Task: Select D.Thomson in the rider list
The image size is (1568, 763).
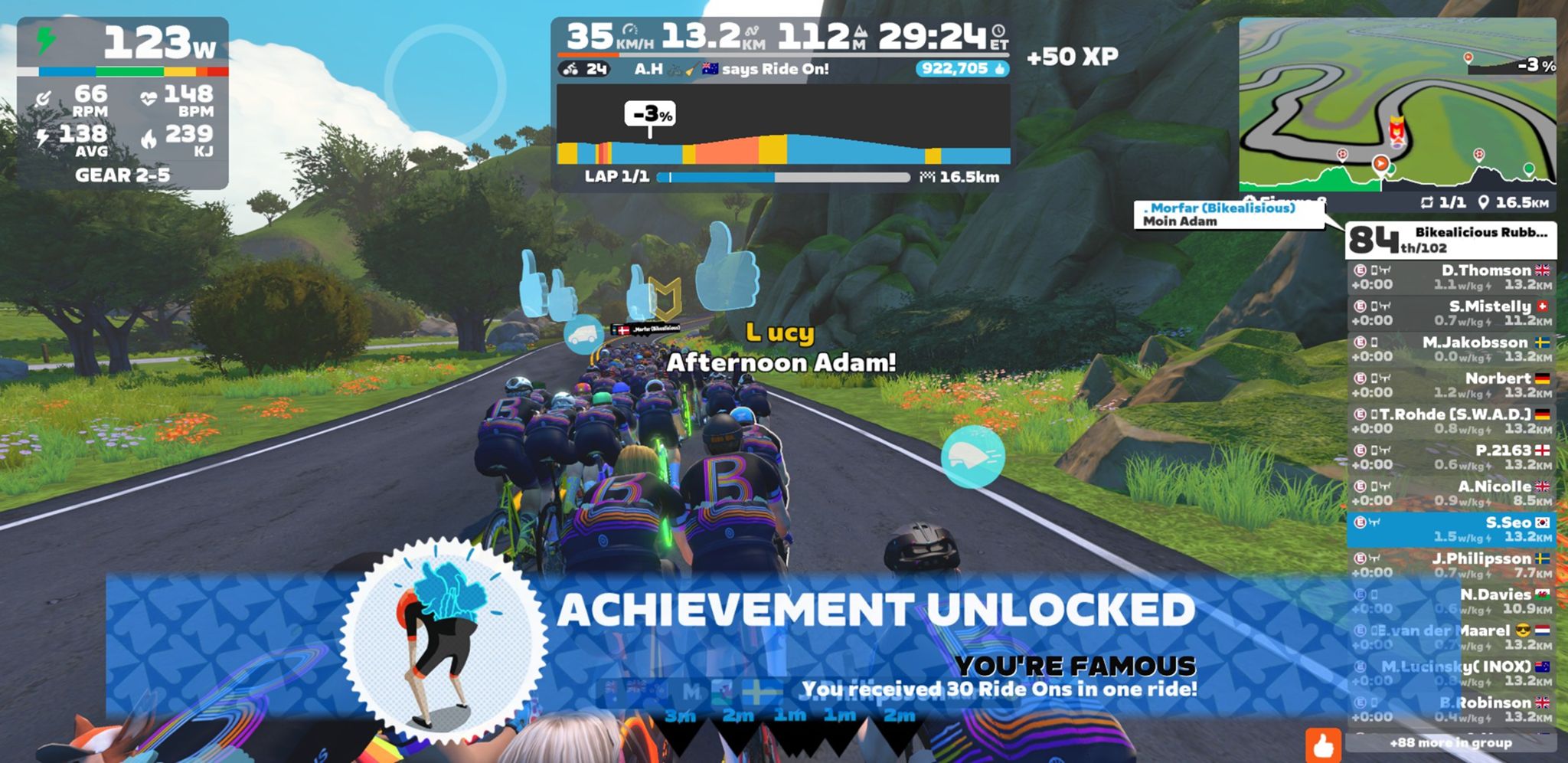Action: pos(1451,277)
